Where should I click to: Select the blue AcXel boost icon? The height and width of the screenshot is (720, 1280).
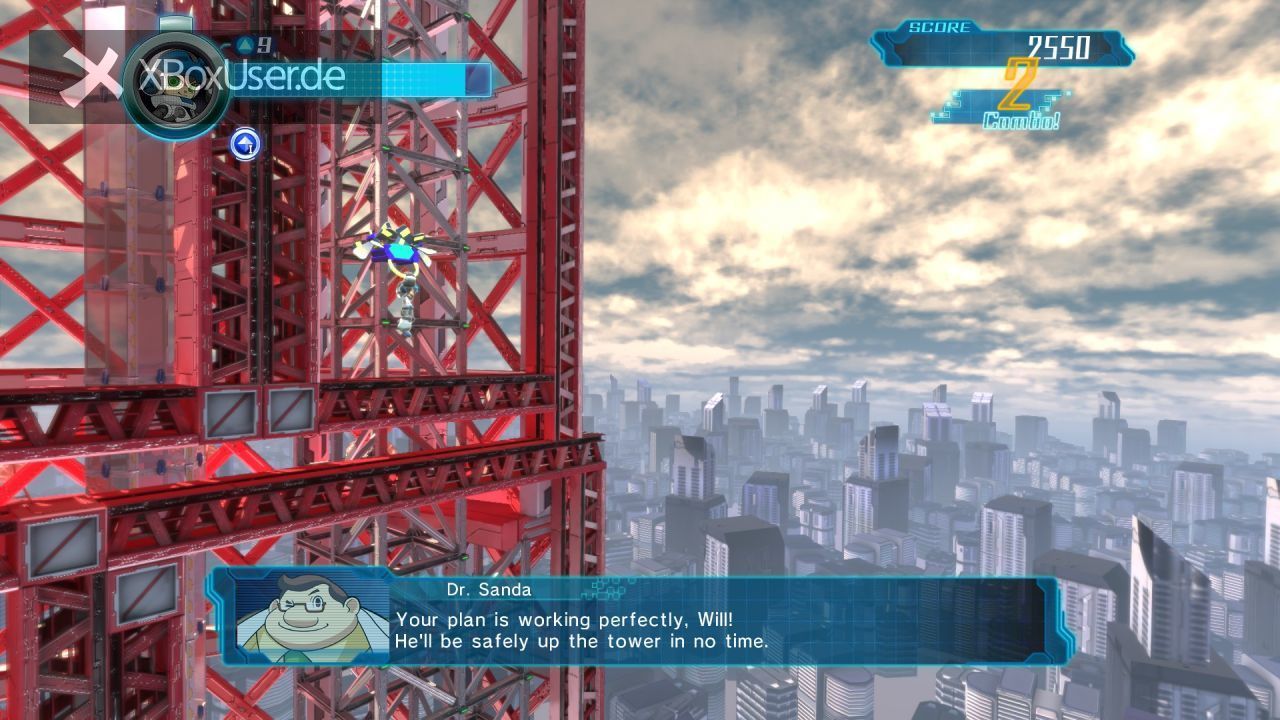(x=245, y=144)
